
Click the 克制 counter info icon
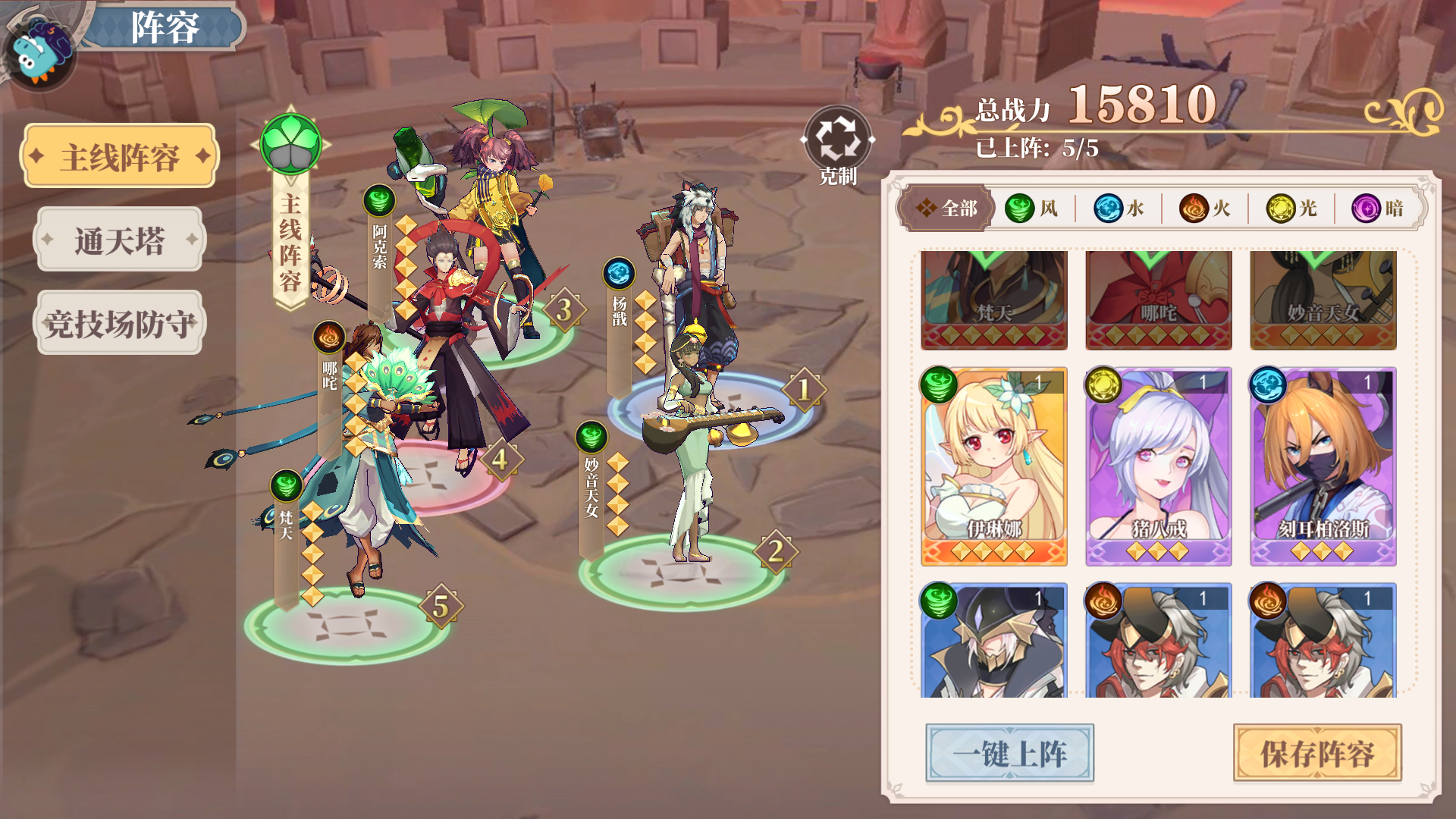[x=837, y=140]
